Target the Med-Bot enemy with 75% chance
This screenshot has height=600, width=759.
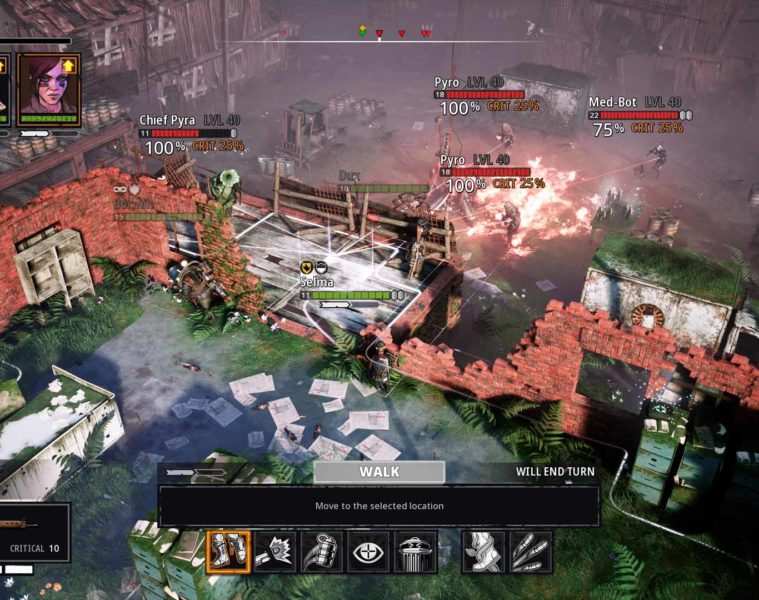(608, 129)
